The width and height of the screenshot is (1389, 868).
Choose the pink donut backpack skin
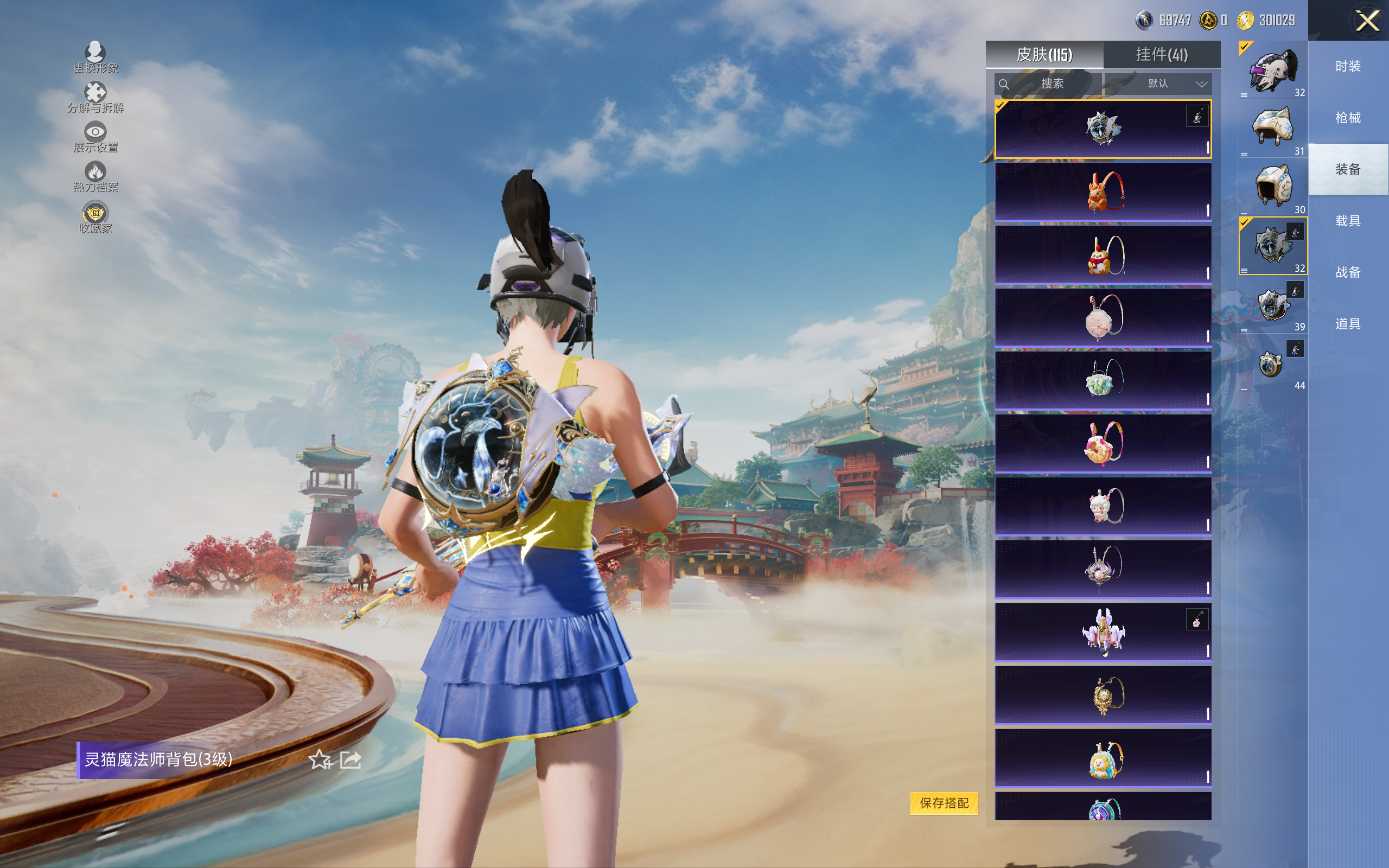[1103, 443]
